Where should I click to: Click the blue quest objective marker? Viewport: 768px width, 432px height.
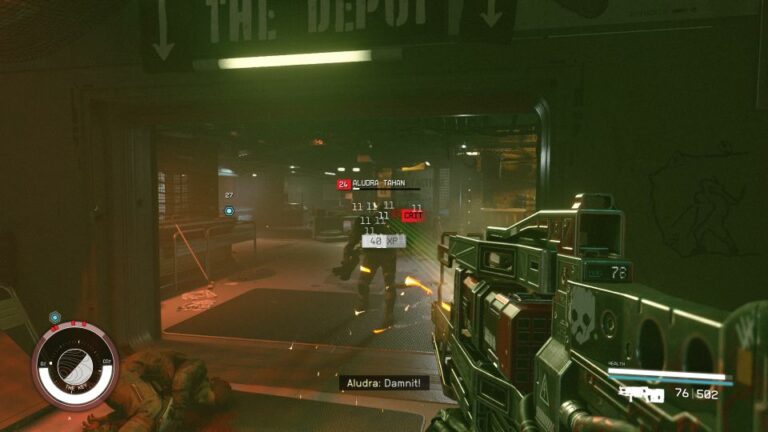click(x=229, y=211)
